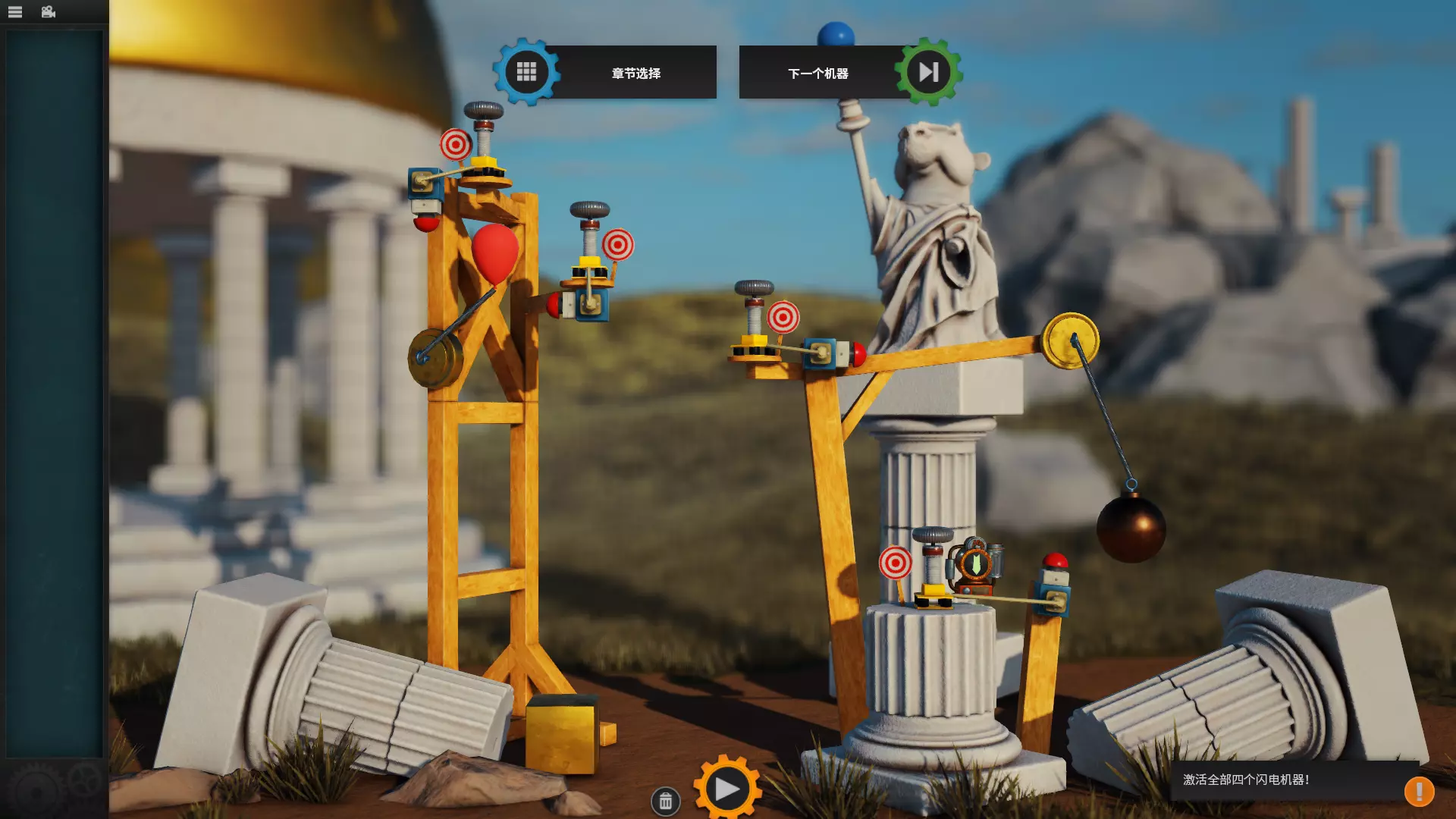Open chapter select (章节选择)
1456x819 pixels.
tap(607, 73)
